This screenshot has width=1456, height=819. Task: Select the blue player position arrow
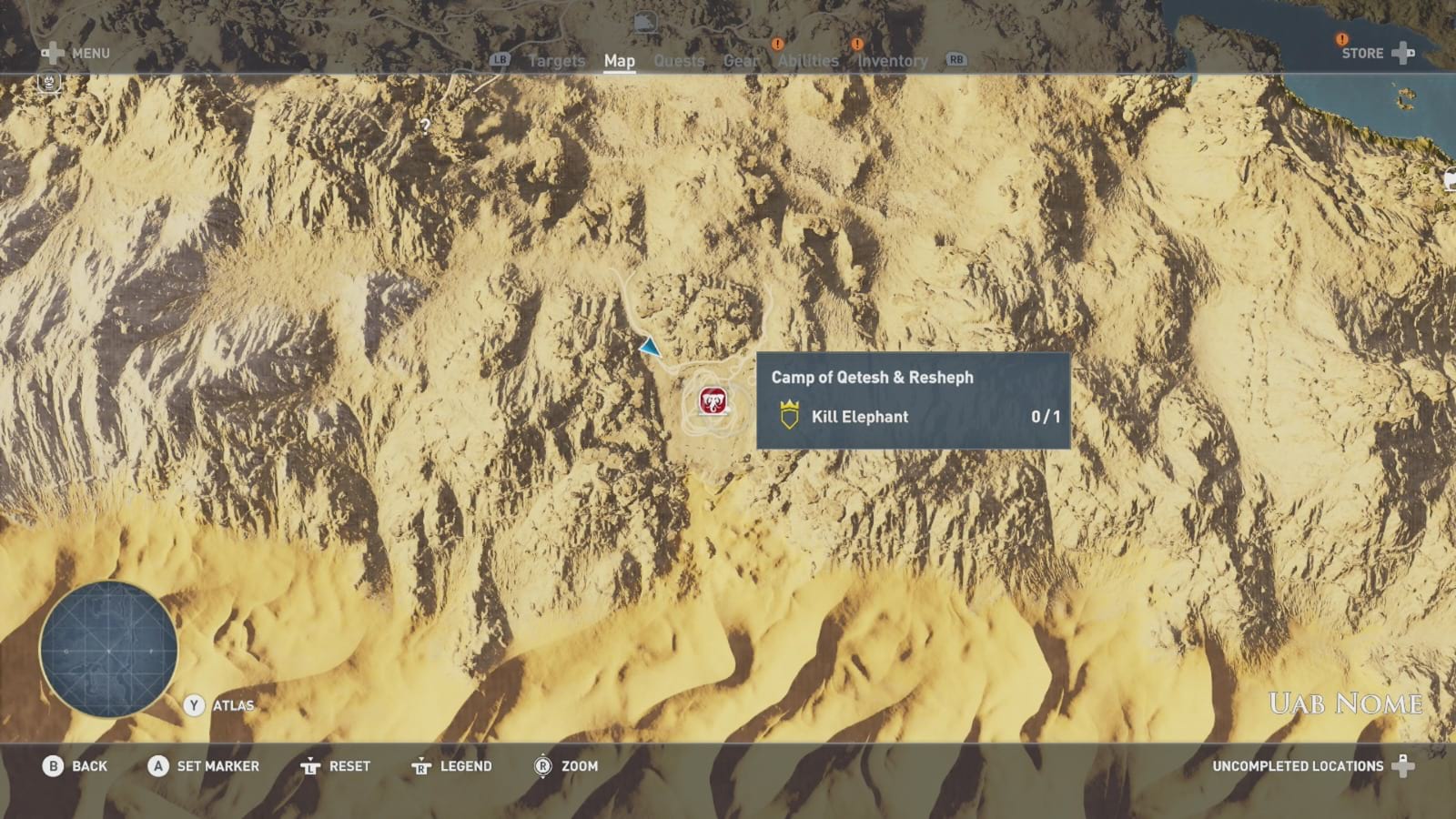650,347
